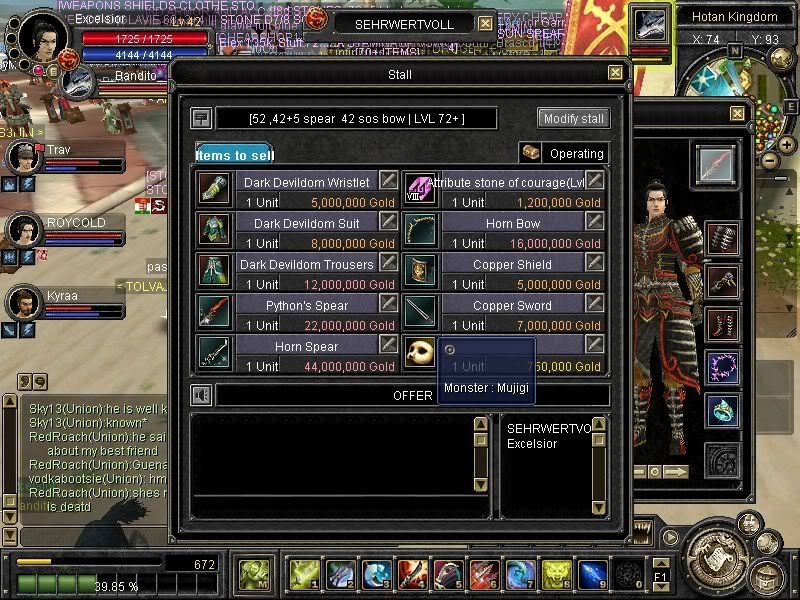Switch to the Items to sell tab
The height and width of the screenshot is (600, 800).
click(x=232, y=154)
